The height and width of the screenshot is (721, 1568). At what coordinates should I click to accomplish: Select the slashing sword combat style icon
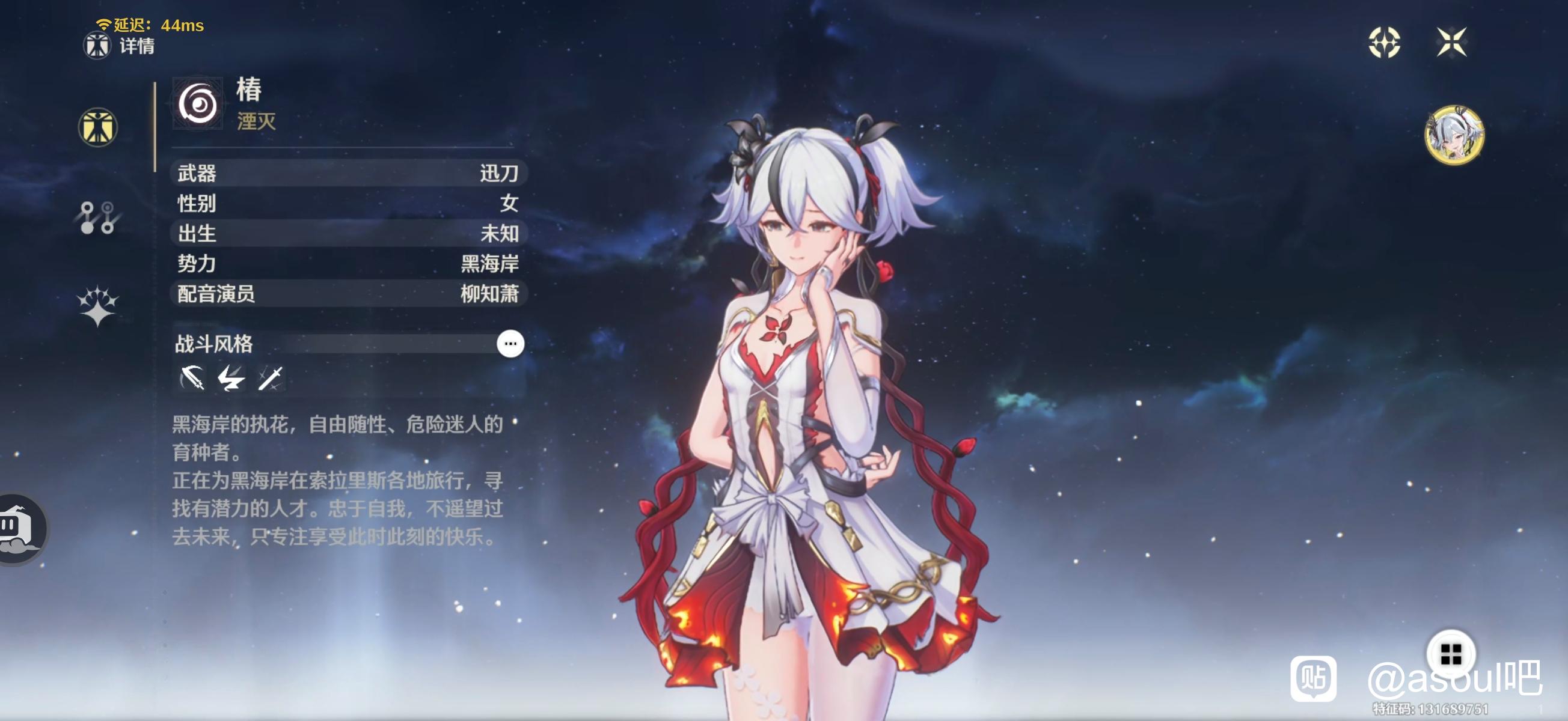(270, 379)
